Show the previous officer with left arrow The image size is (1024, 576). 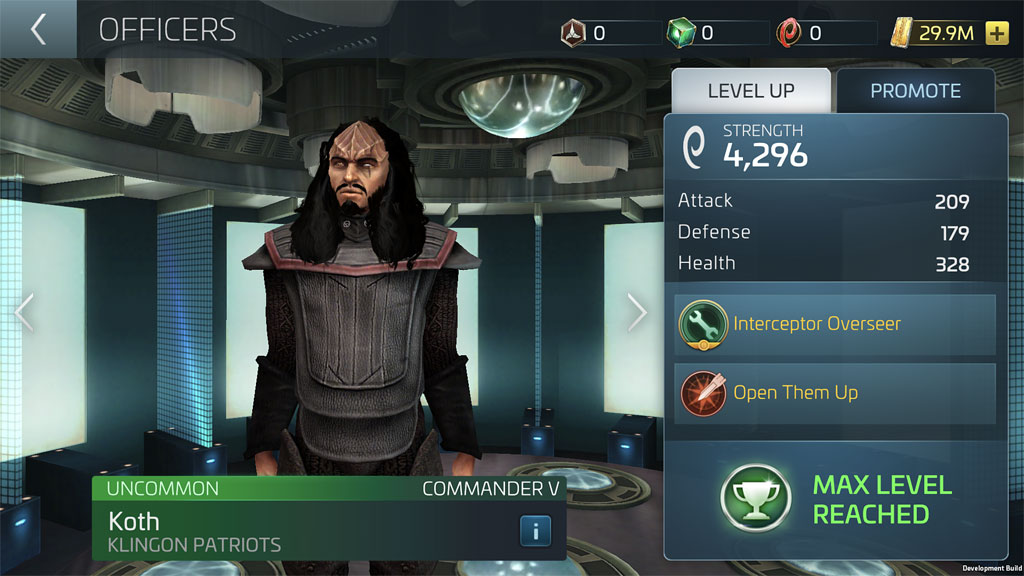click(x=24, y=313)
